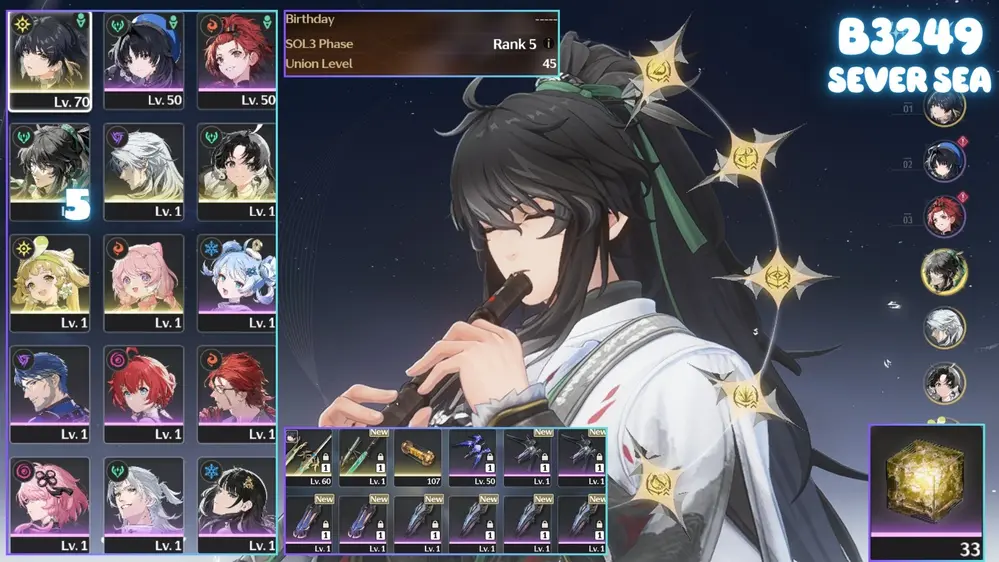Open the info icon beside Rank 5
Image resolution: width=999 pixels, height=562 pixels.
(x=548, y=45)
